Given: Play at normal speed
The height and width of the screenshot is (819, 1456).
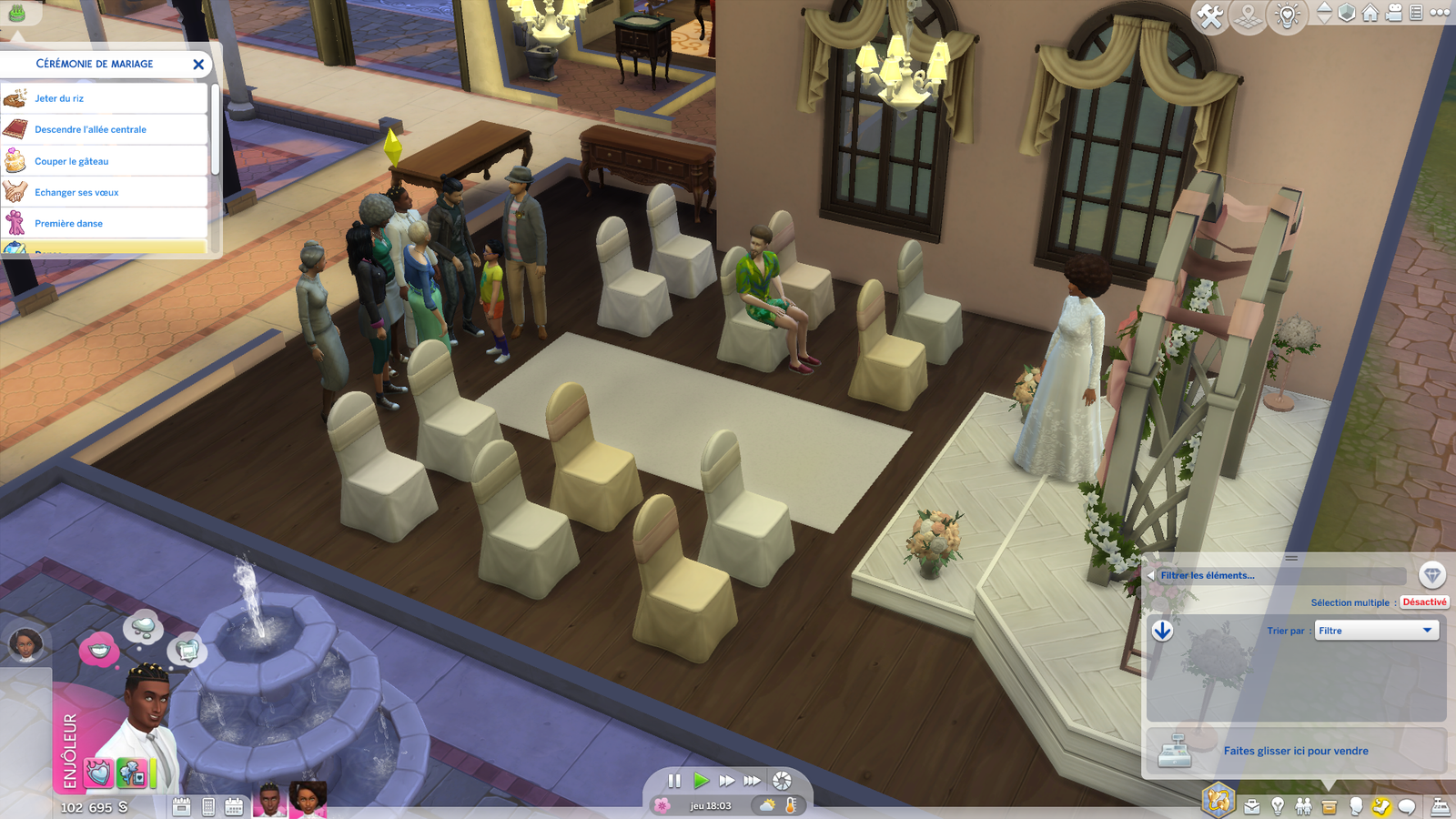Looking at the screenshot, I should coord(701,781).
